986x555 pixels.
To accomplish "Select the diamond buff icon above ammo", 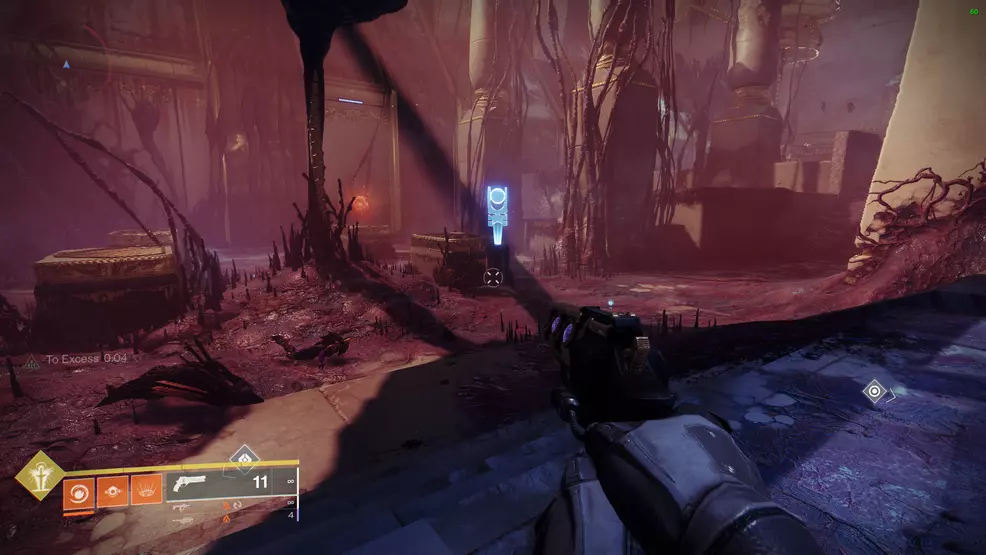I will 244,459.
